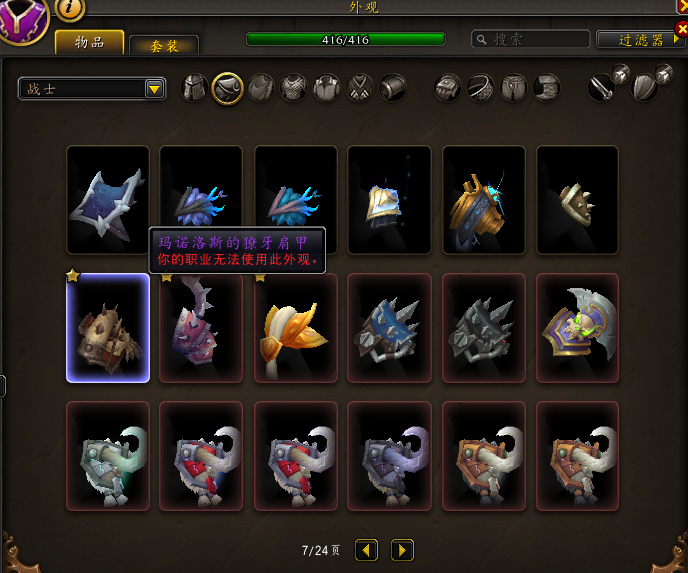Select the purple star-shaped shoulder appearance

108,200
